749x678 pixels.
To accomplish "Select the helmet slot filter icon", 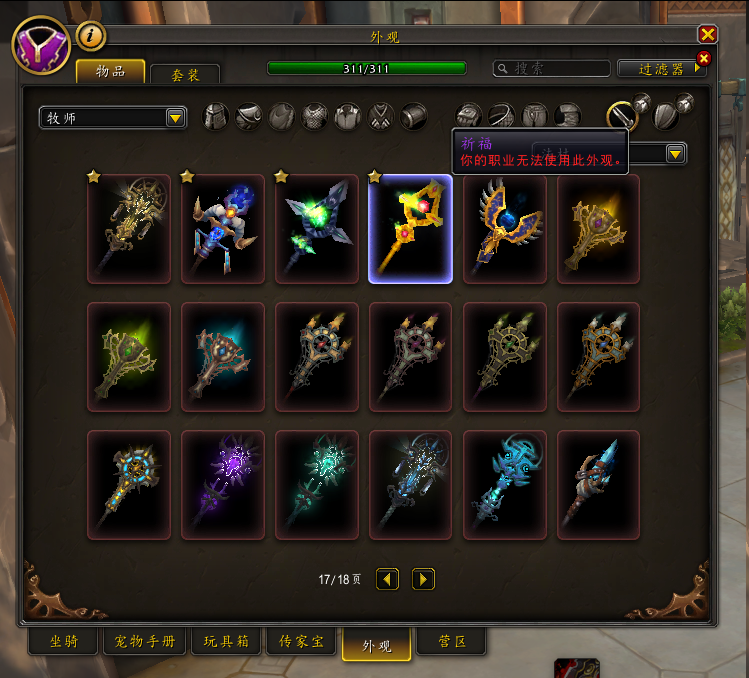I will [x=216, y=117].
